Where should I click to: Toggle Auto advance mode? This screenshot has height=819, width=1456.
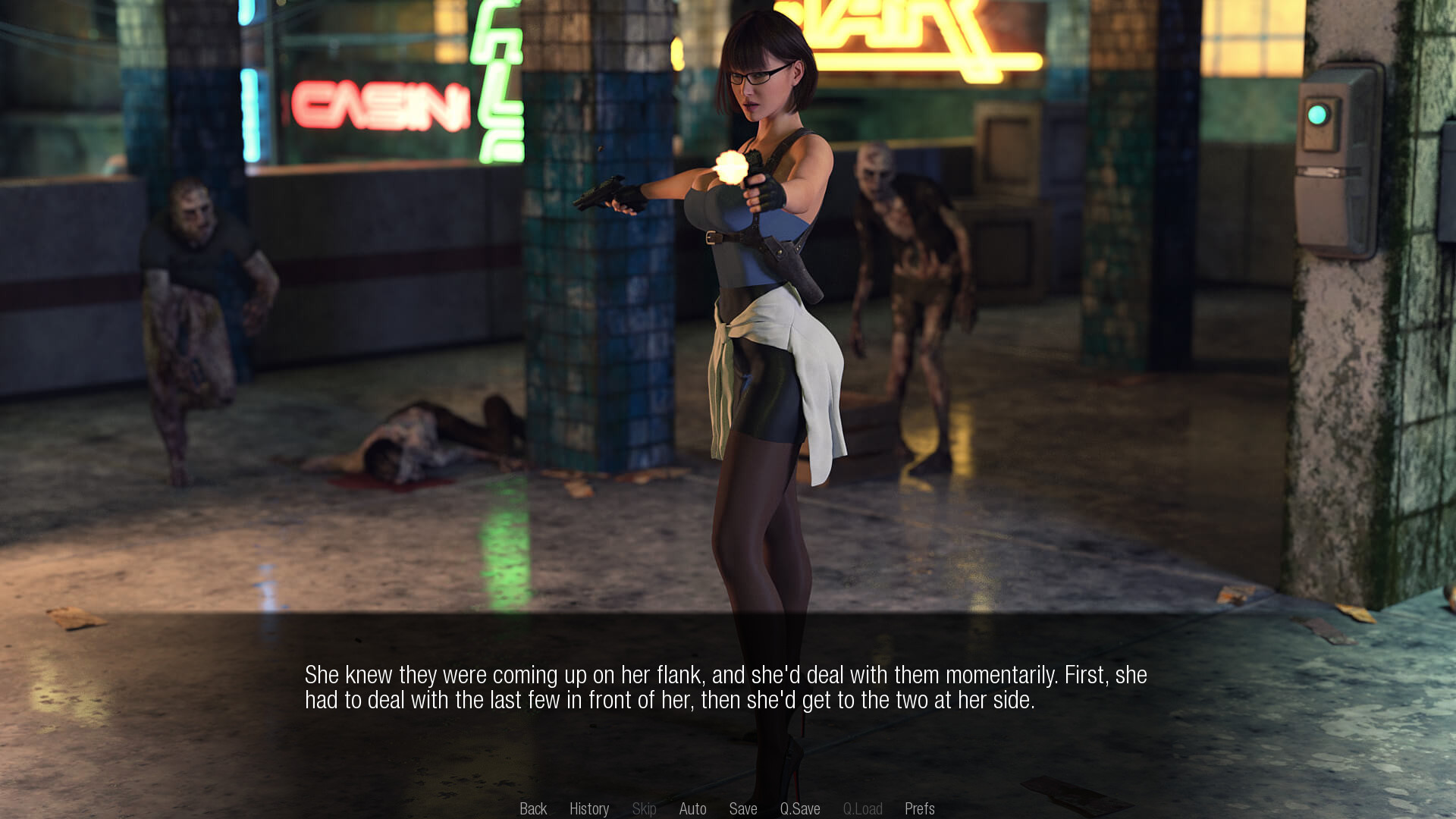click(692, 808)
